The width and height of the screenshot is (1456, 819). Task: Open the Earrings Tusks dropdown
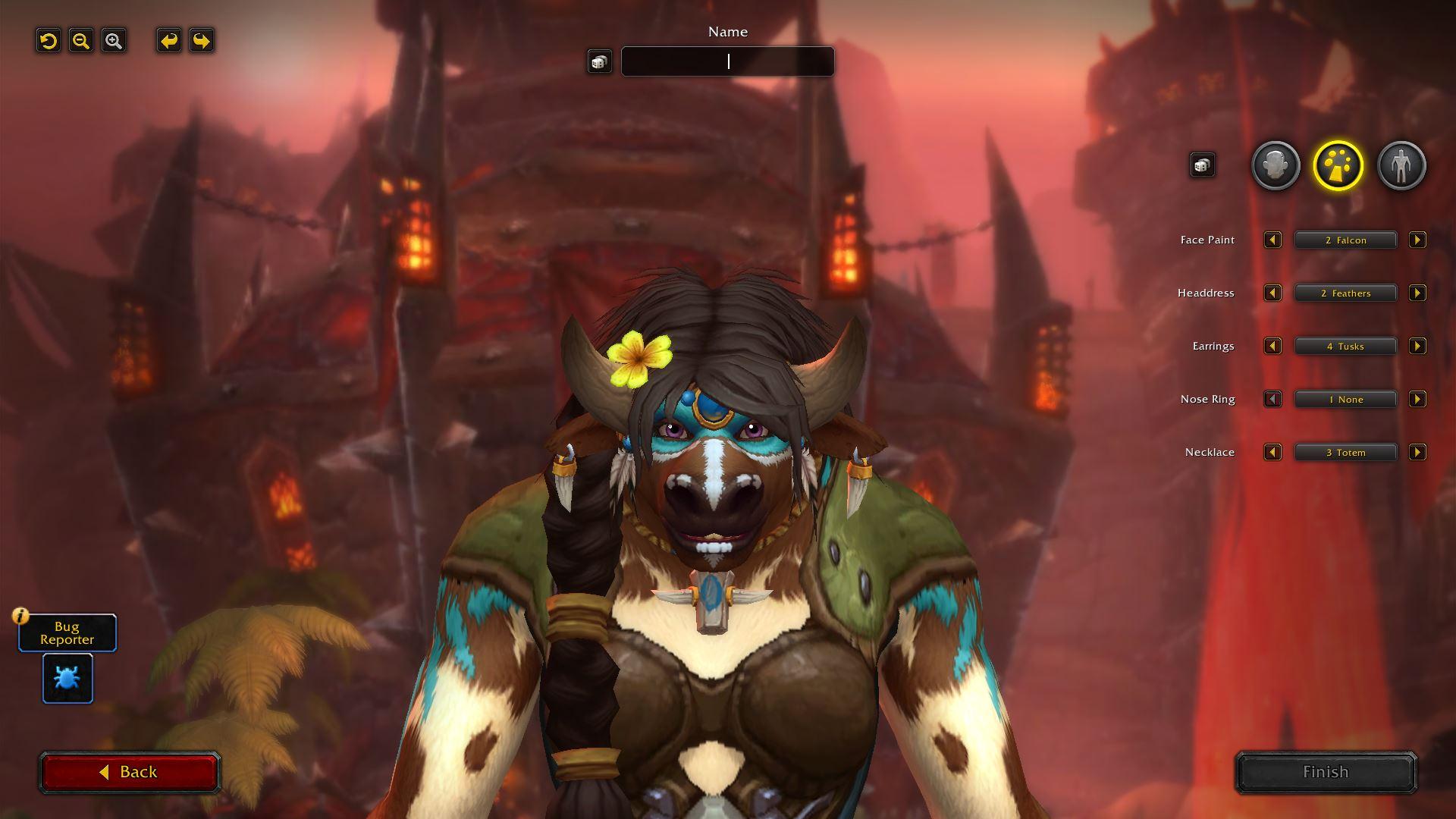[x=1345, y=347]
